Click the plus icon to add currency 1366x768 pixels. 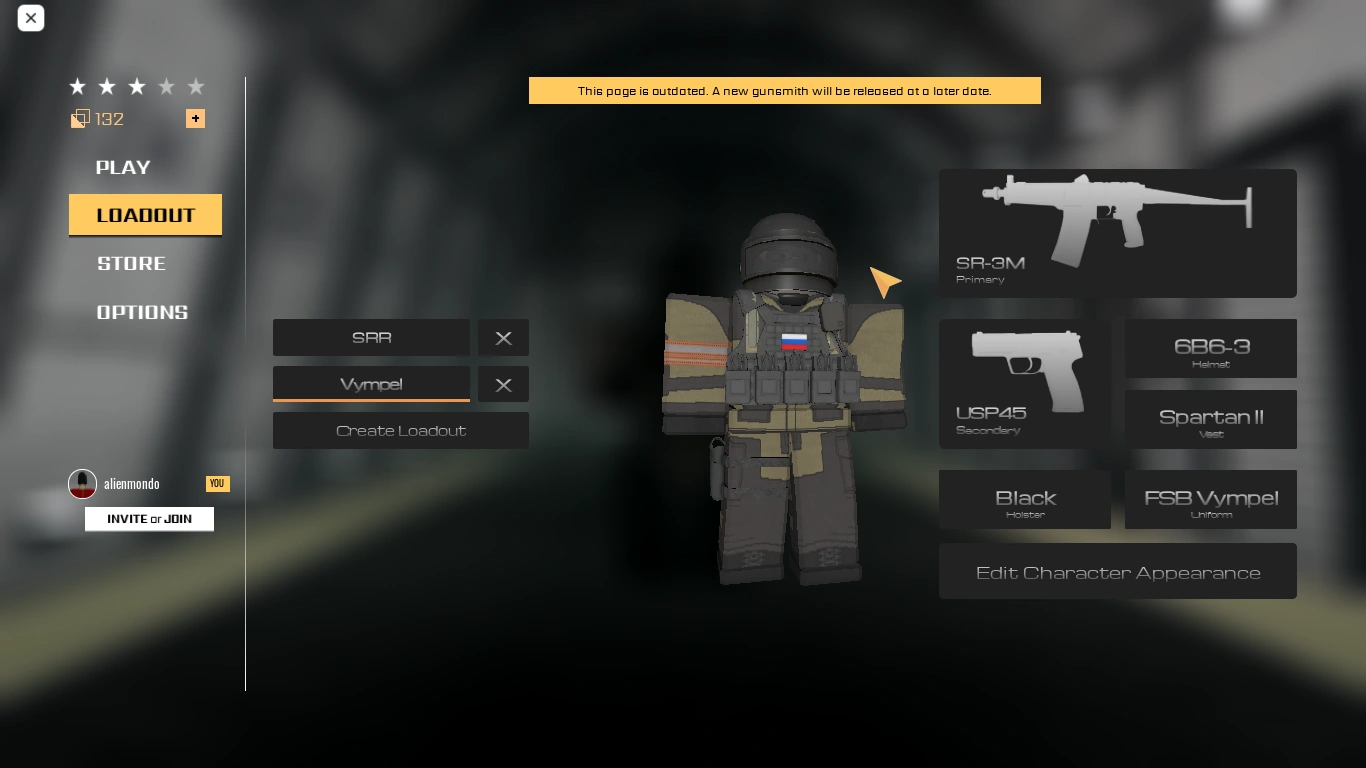coord(195,118)
